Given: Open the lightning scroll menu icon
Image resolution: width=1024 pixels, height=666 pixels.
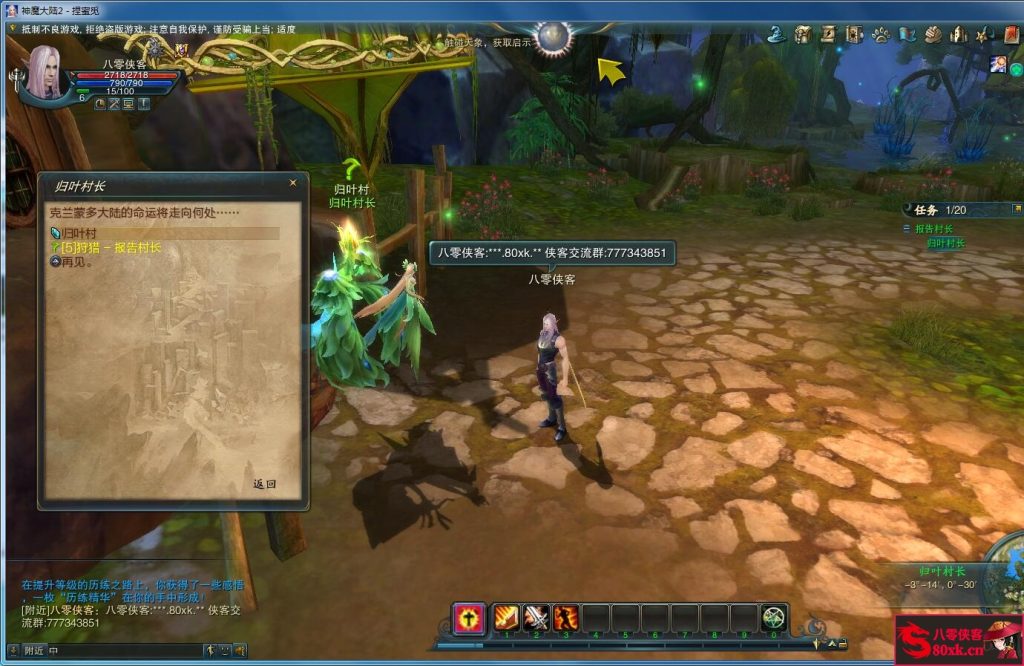Looking at the screenshot, I should tap(828, 35).
